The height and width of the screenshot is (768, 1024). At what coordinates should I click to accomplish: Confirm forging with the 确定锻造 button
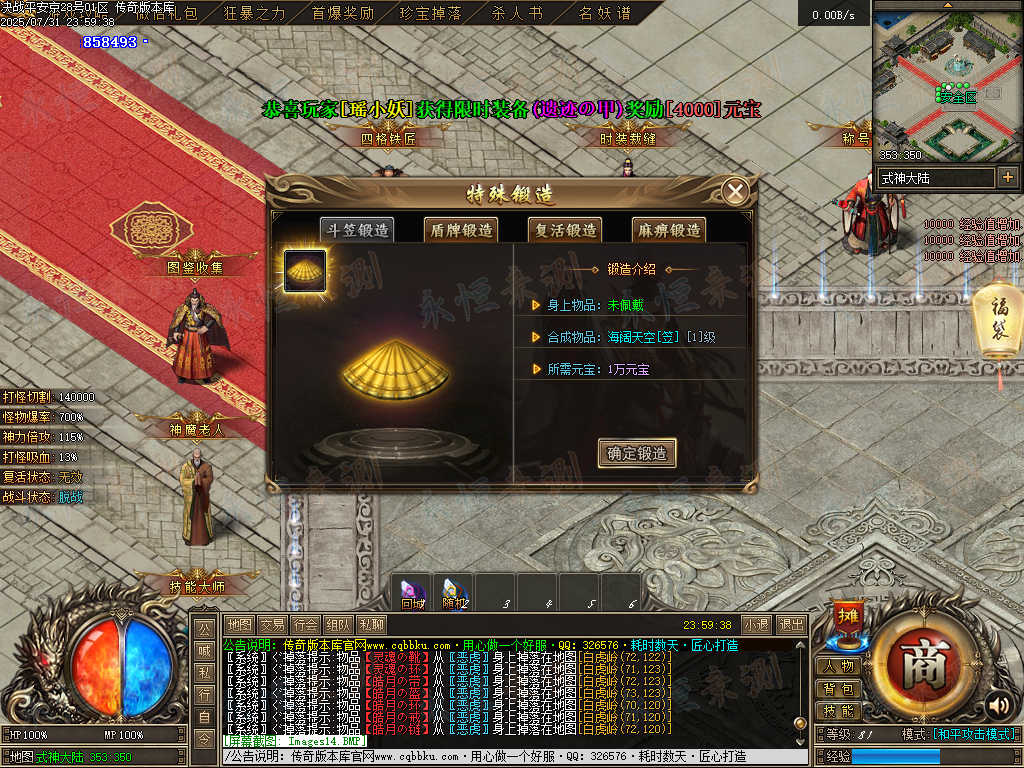click(x=637, y=453)
